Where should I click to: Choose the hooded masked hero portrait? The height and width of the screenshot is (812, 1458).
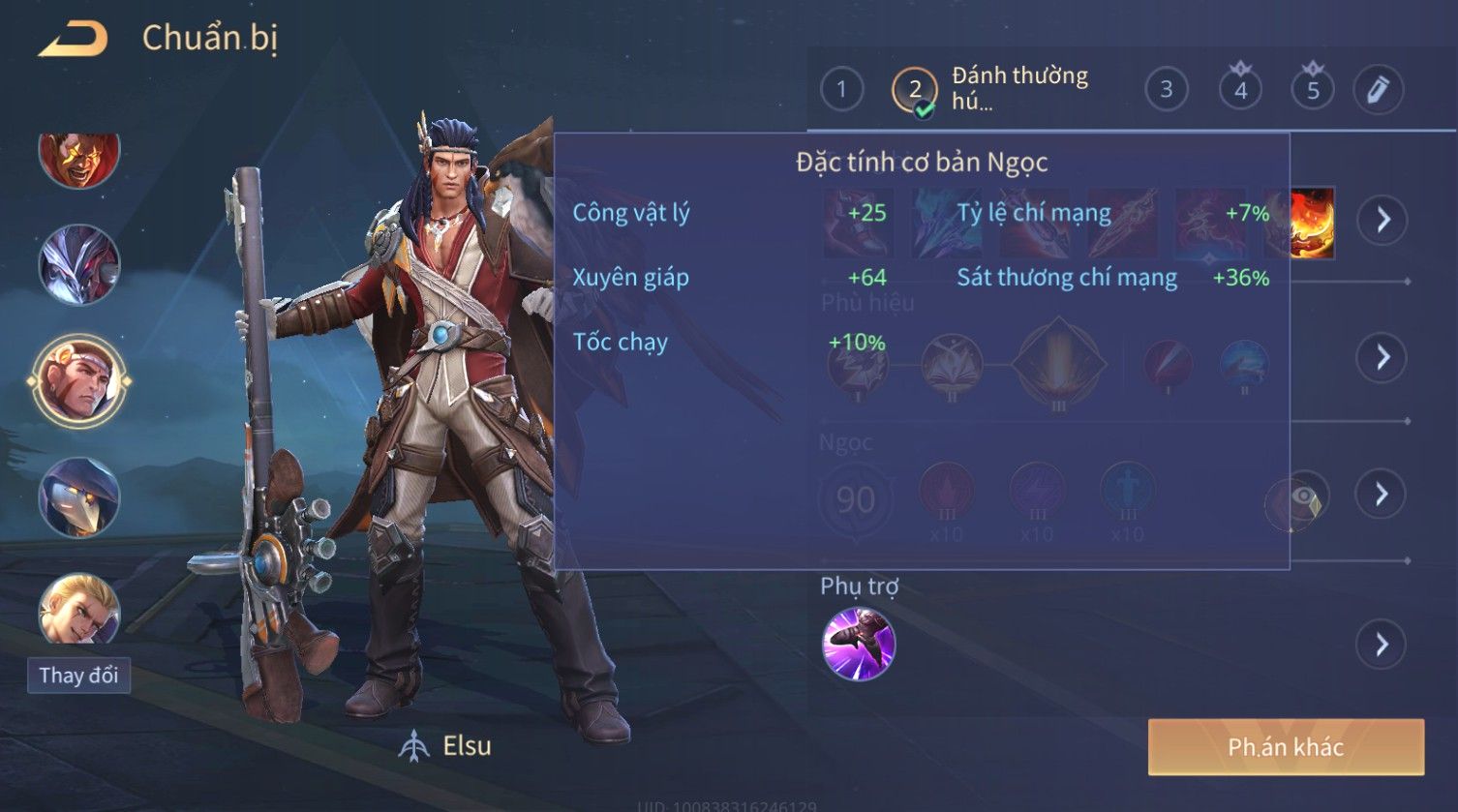[x=79, y=497]
